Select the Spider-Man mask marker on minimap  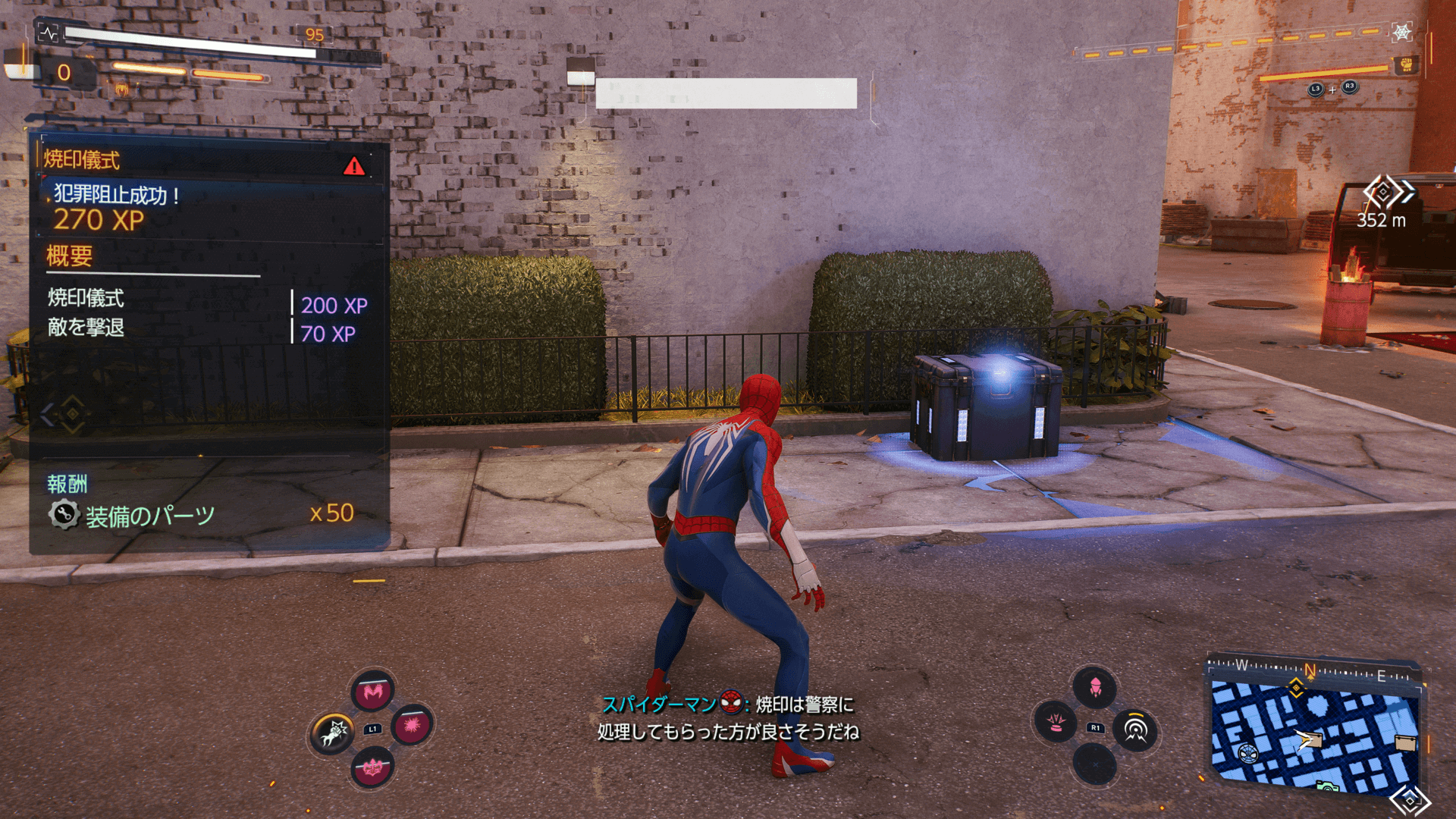pyautogui.click(x=1247, y=753)
